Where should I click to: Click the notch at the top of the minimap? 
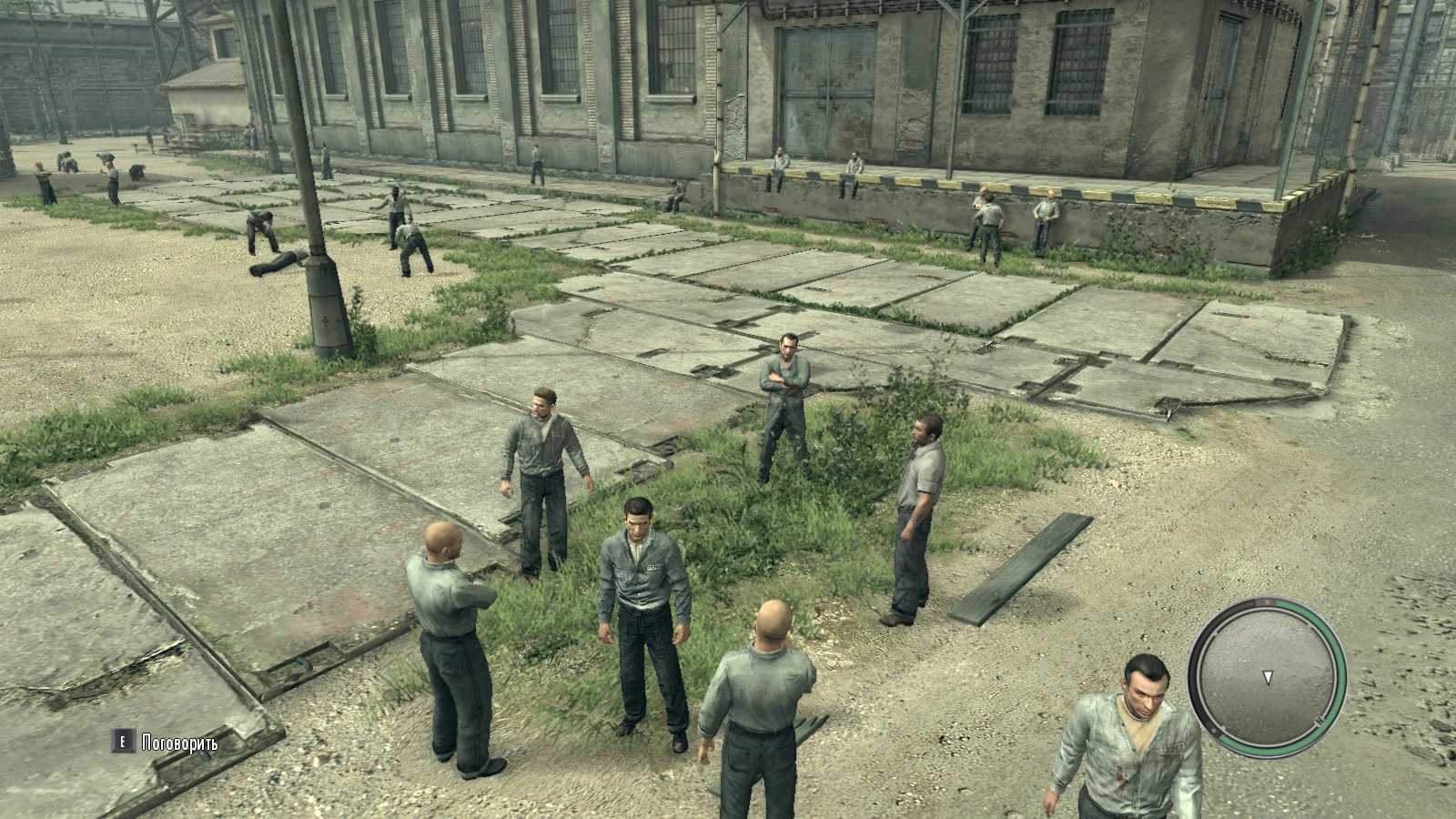tap(1266, 602)
